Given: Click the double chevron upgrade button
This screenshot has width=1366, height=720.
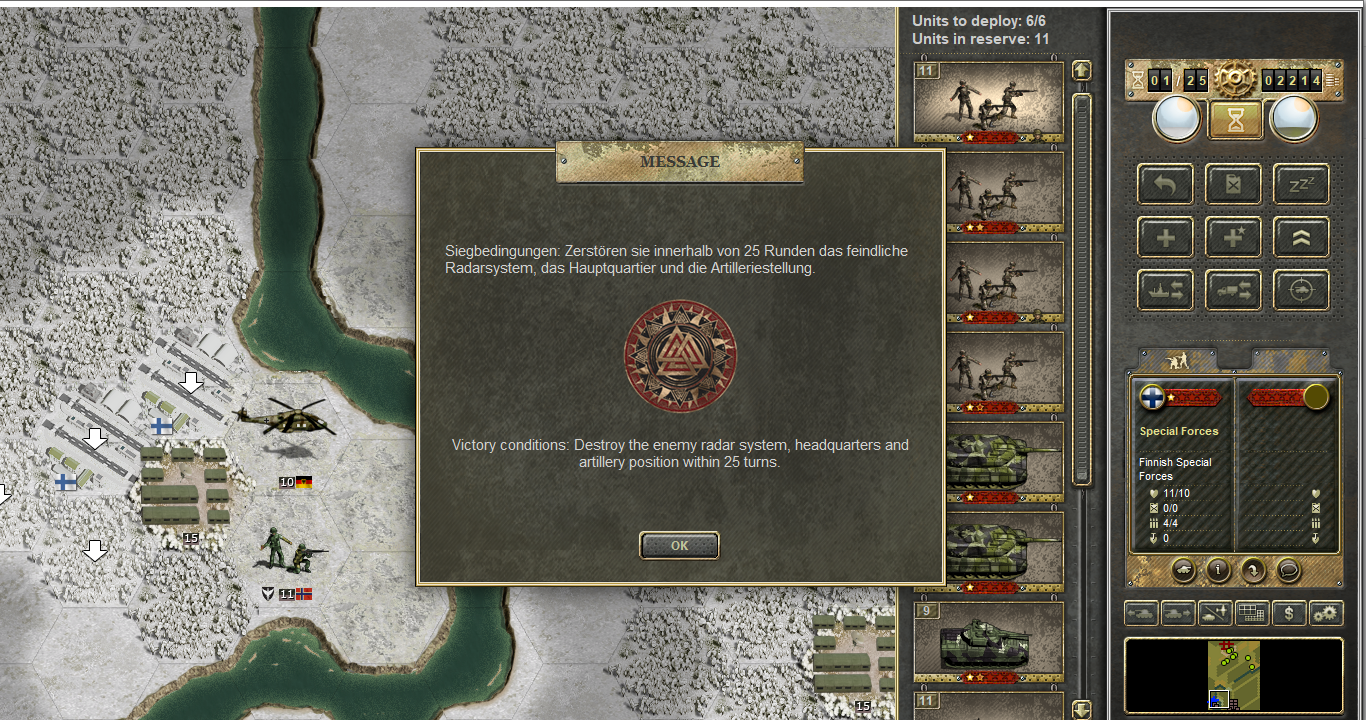Looking at the screenshot, I should coord(1300,237).
